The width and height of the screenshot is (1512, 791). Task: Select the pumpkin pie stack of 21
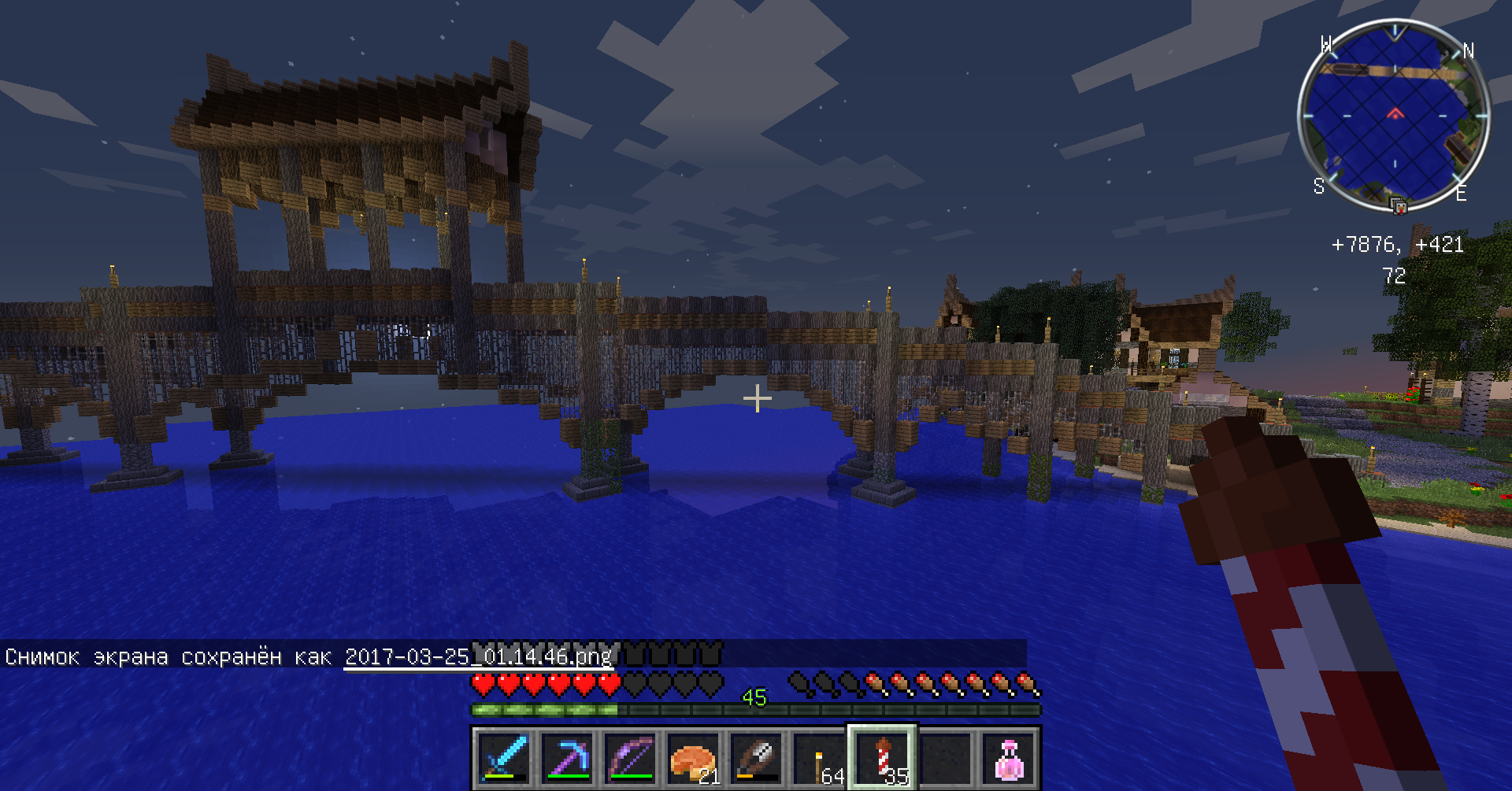(x=693, y=757)
